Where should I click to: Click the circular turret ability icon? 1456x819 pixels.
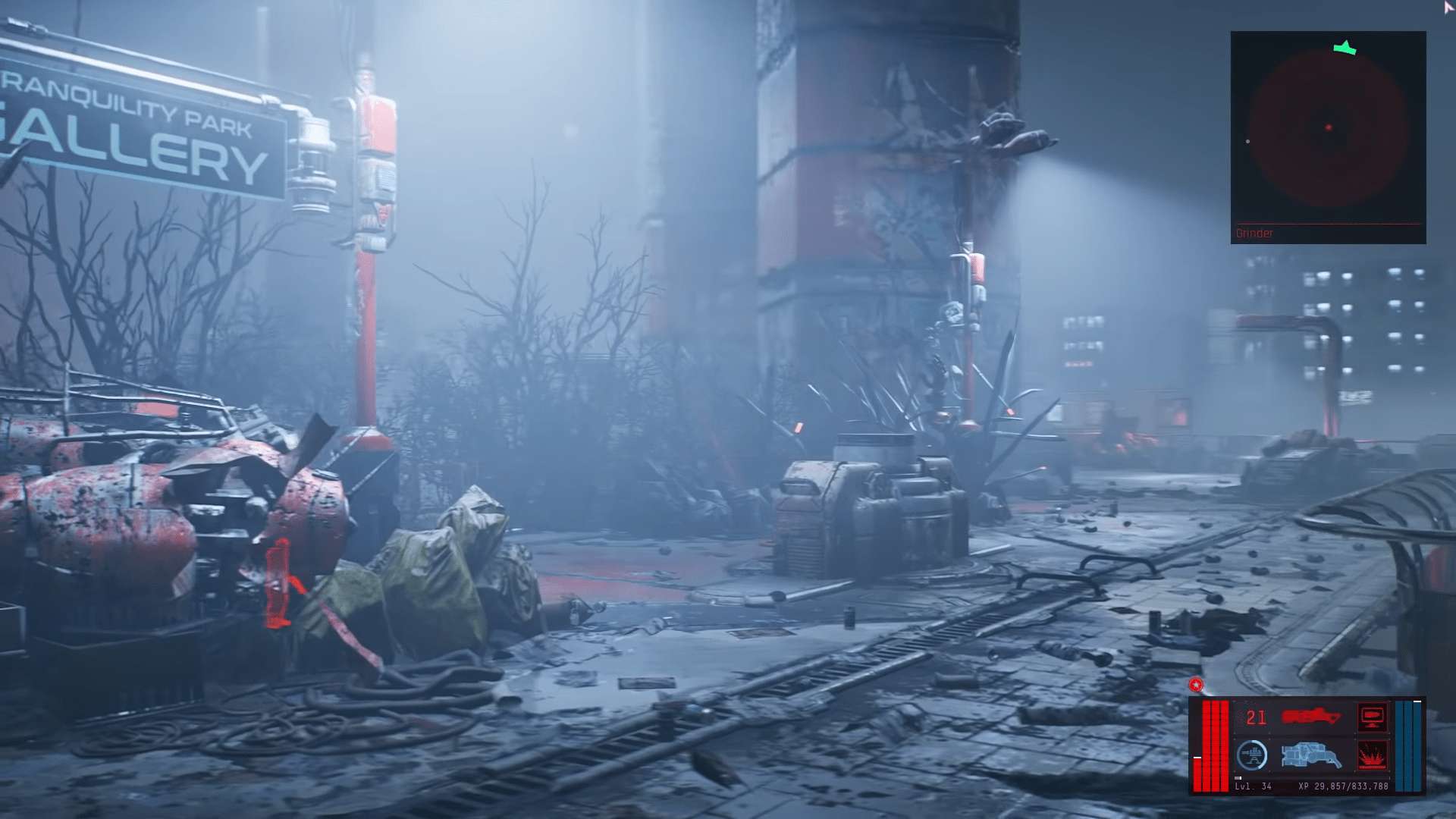[x=1252, y=755]
